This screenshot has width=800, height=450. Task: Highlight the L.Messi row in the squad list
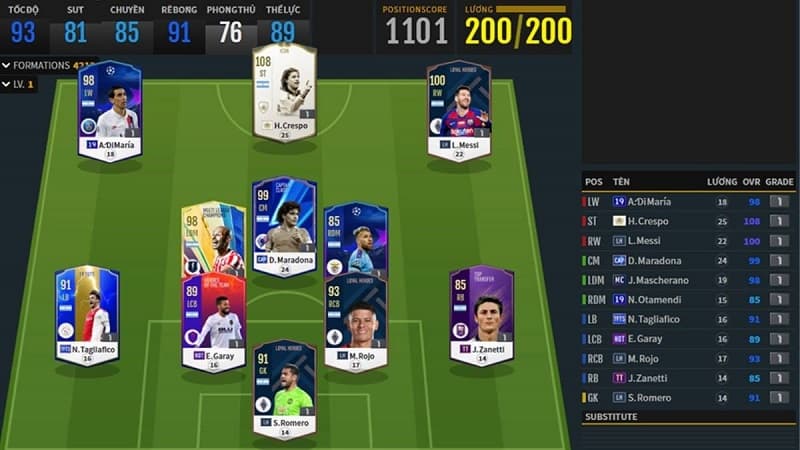coord(689,240)
